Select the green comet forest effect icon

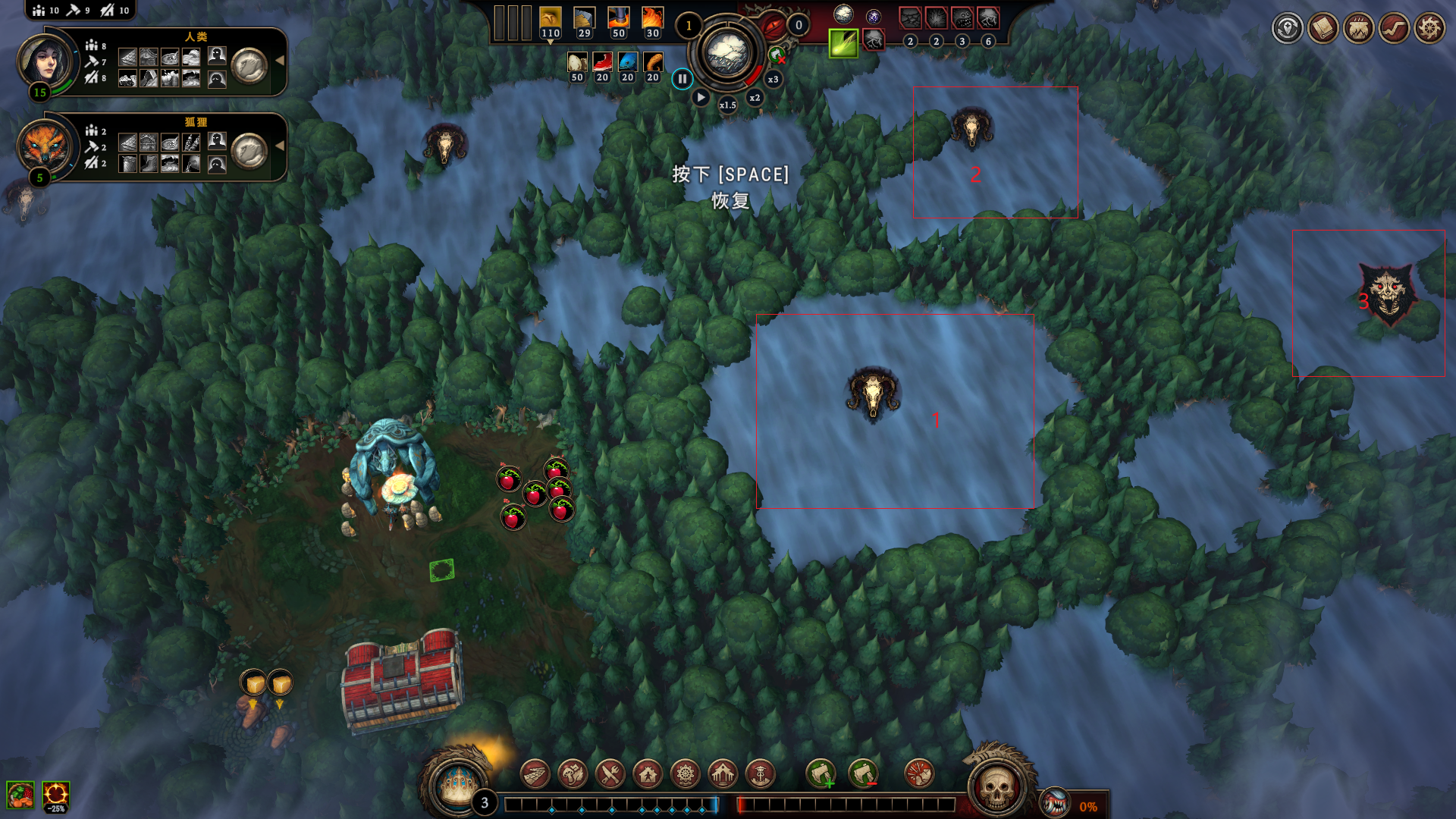click(x=843, y=42)
